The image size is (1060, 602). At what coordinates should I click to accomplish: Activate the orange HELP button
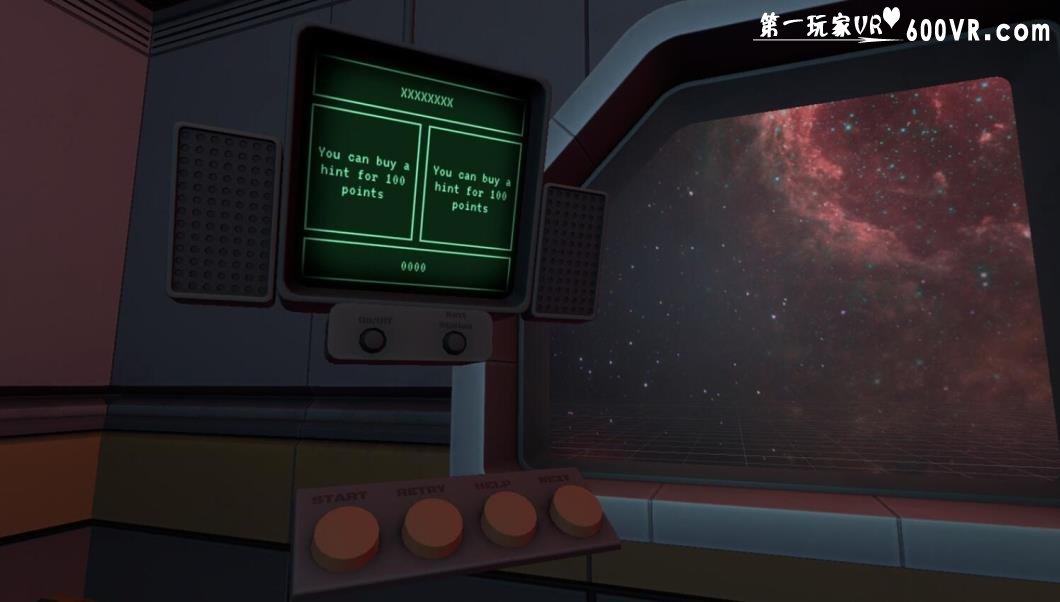[509, 518]
